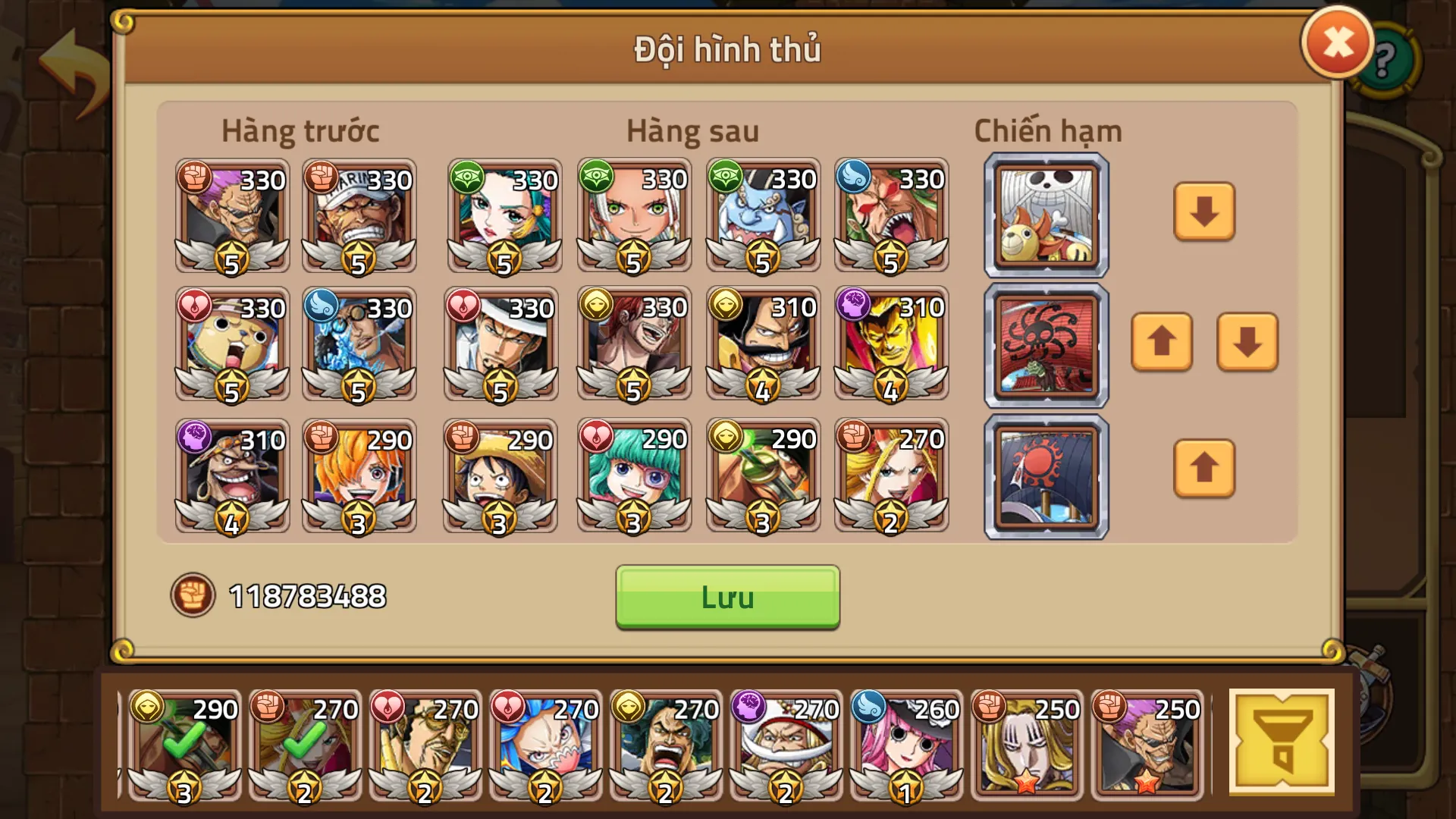The height and width of the screenshot is (819, 1456).
Task: Select Shanks in the back row
Action: (634, 345)
